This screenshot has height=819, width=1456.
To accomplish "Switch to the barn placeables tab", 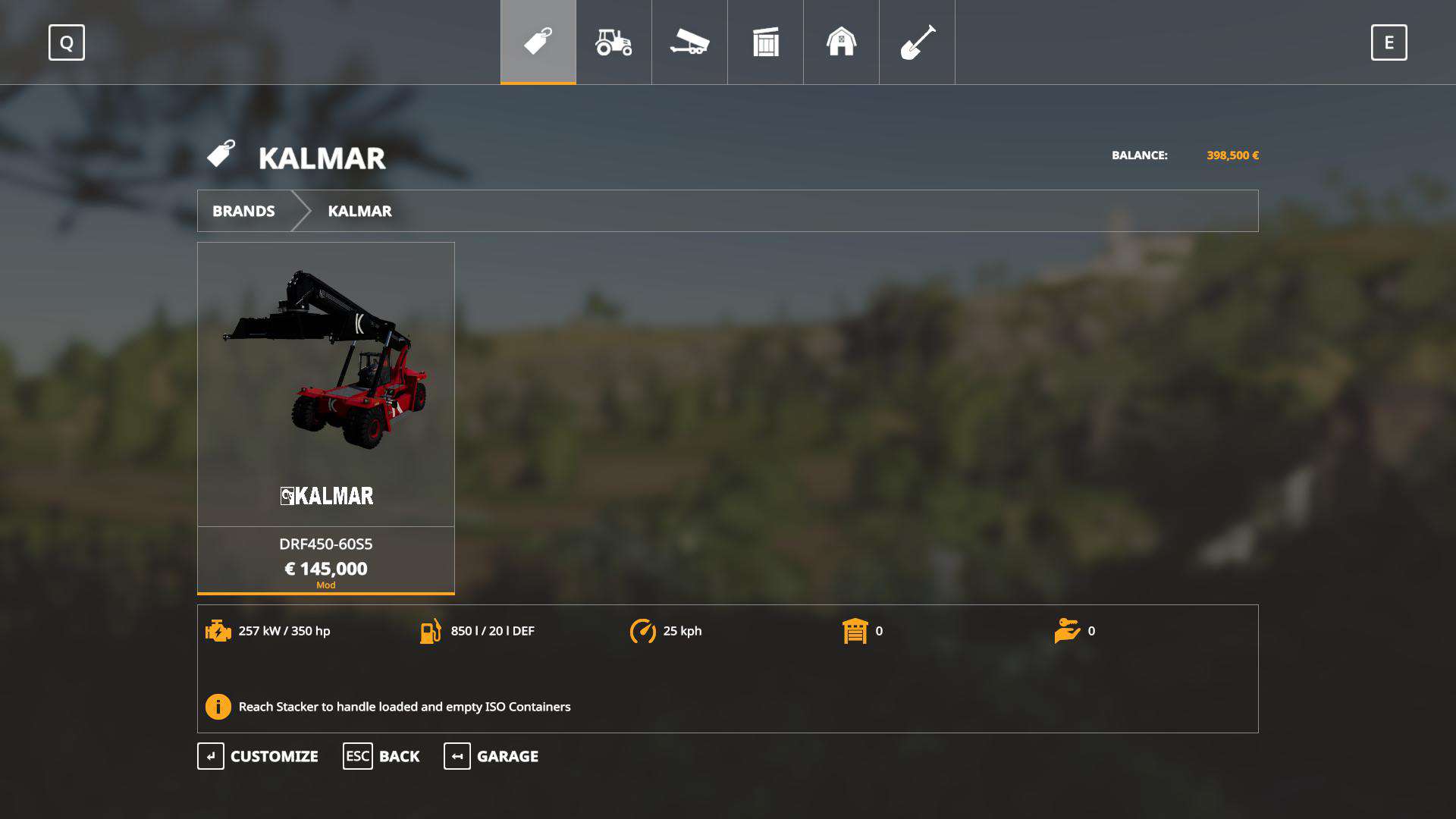I will tap(841, 42).
